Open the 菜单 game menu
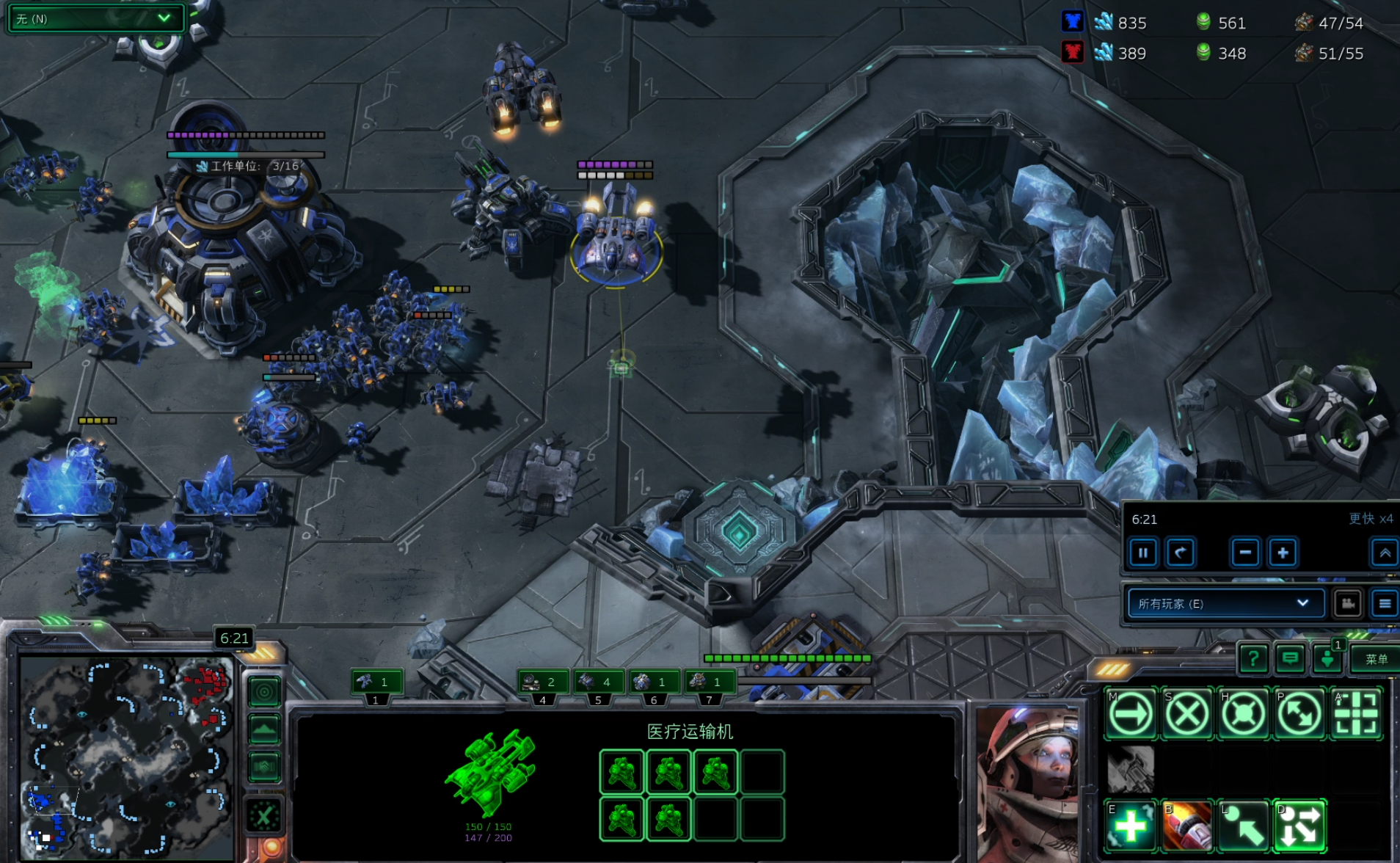1400x863 pixels. click(1376, 659)
